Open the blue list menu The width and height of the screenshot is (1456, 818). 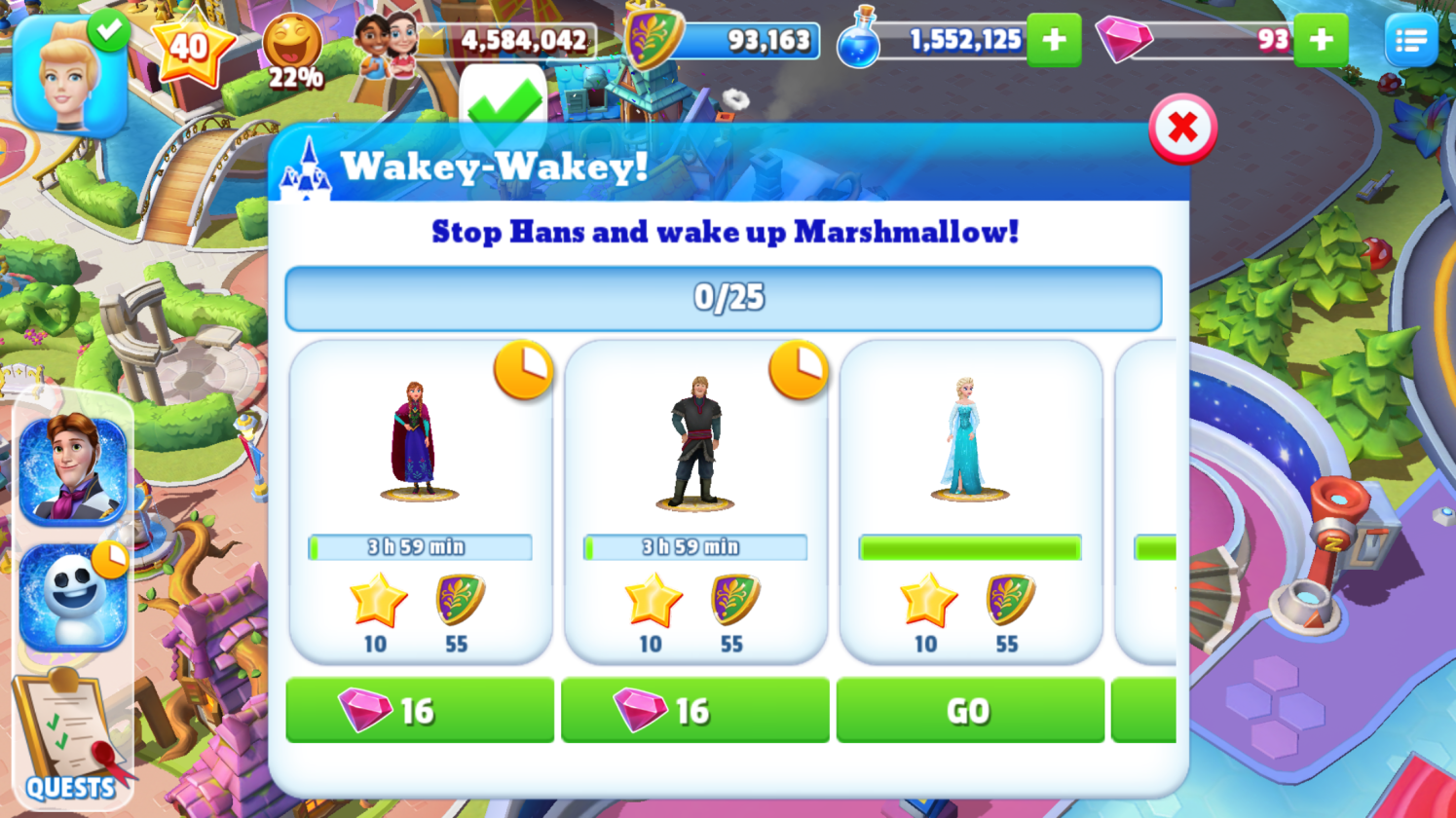(x=1410, y=40)
